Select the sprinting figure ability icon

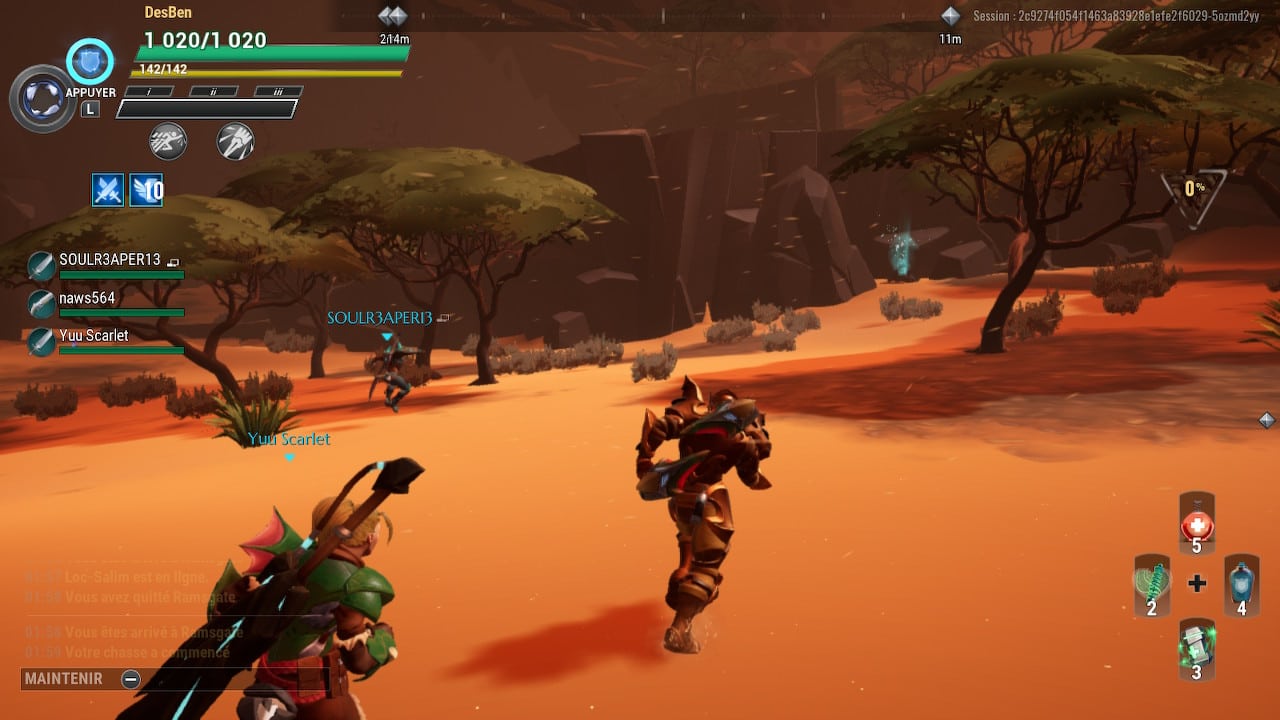pos(168,141)
